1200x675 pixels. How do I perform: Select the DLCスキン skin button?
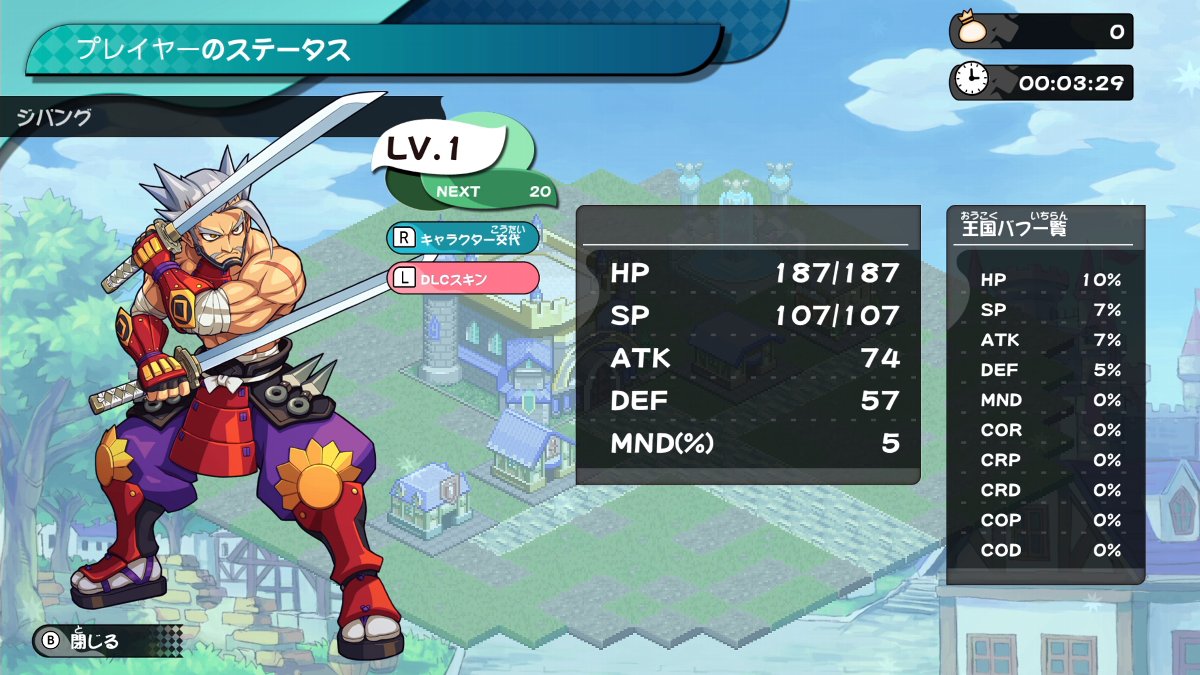(463, 278)
